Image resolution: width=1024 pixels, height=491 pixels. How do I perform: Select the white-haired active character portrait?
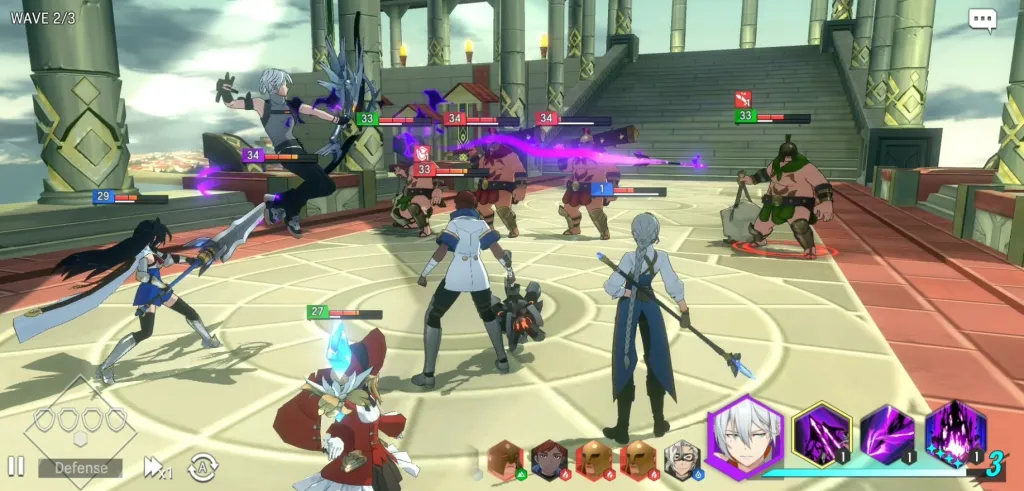click(x=745, y=436)
